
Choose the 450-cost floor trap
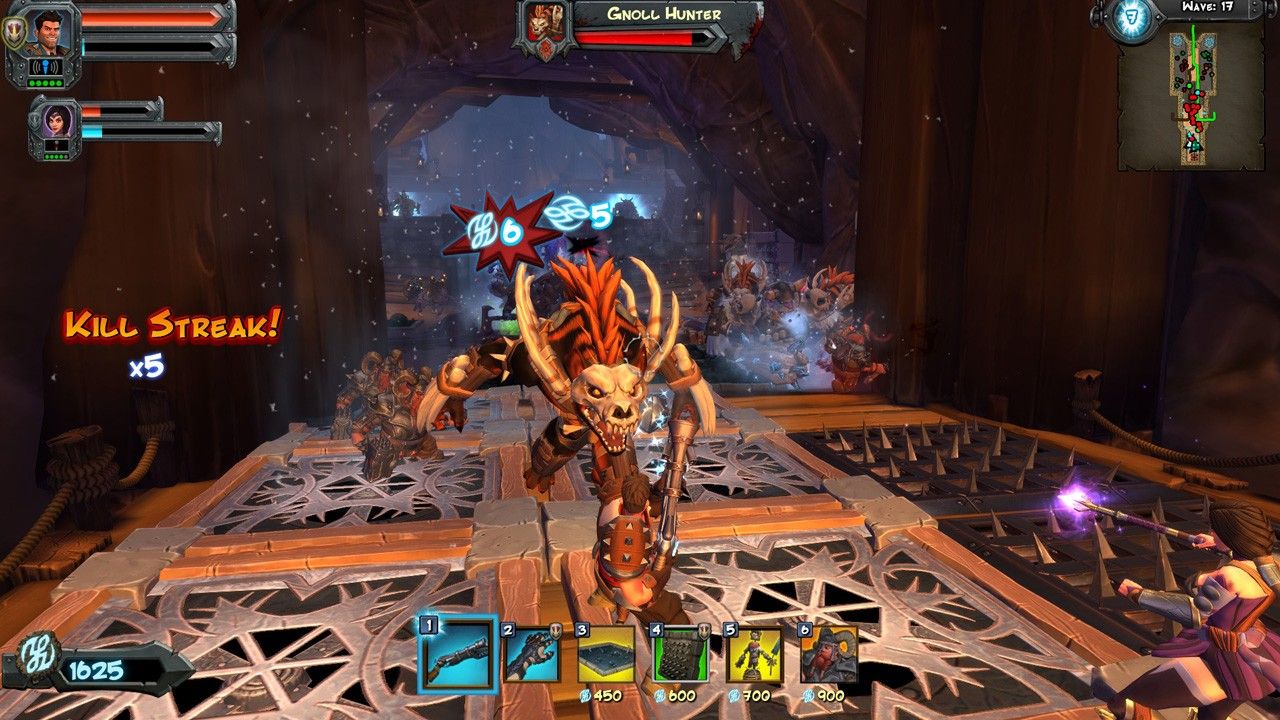pos(605,655)
